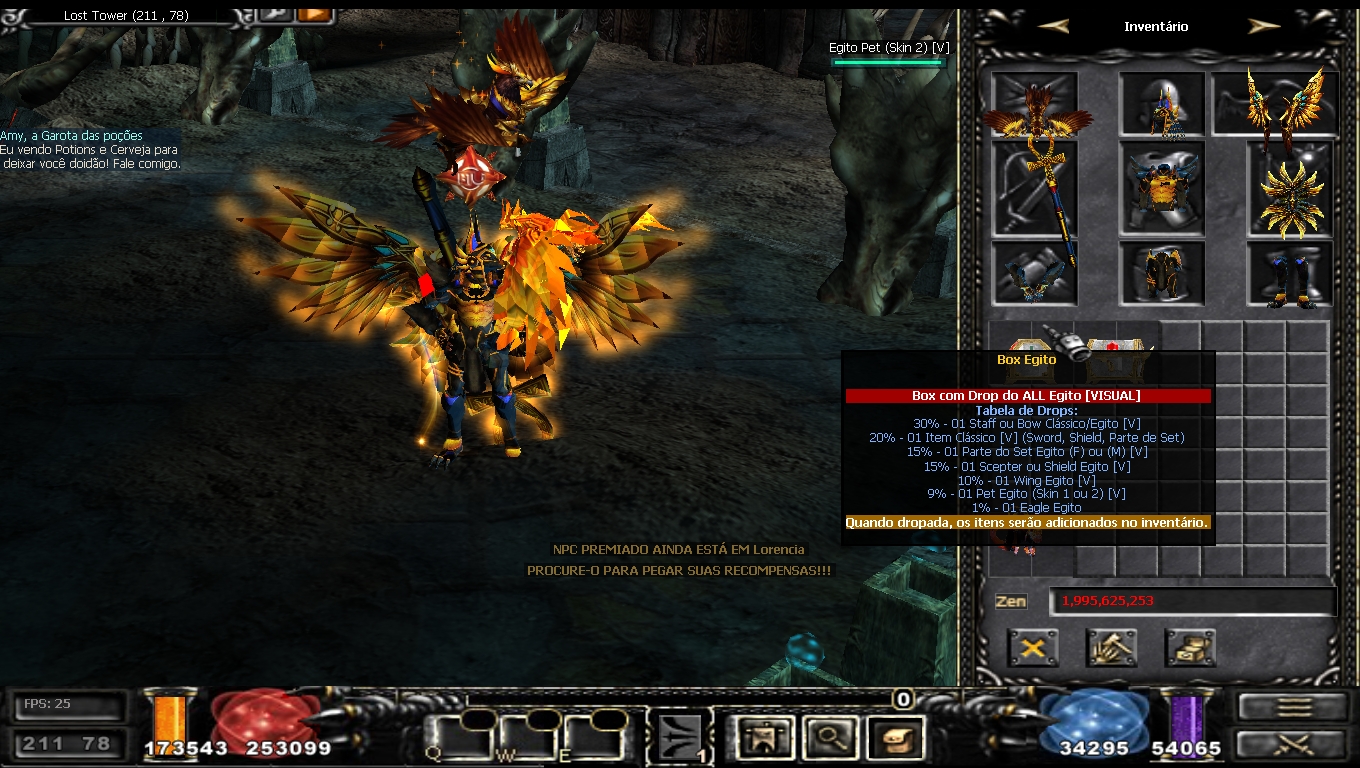This screenshot has width=1360, height=768.
Task: Open the repair hammer button
Action: 1111,648
